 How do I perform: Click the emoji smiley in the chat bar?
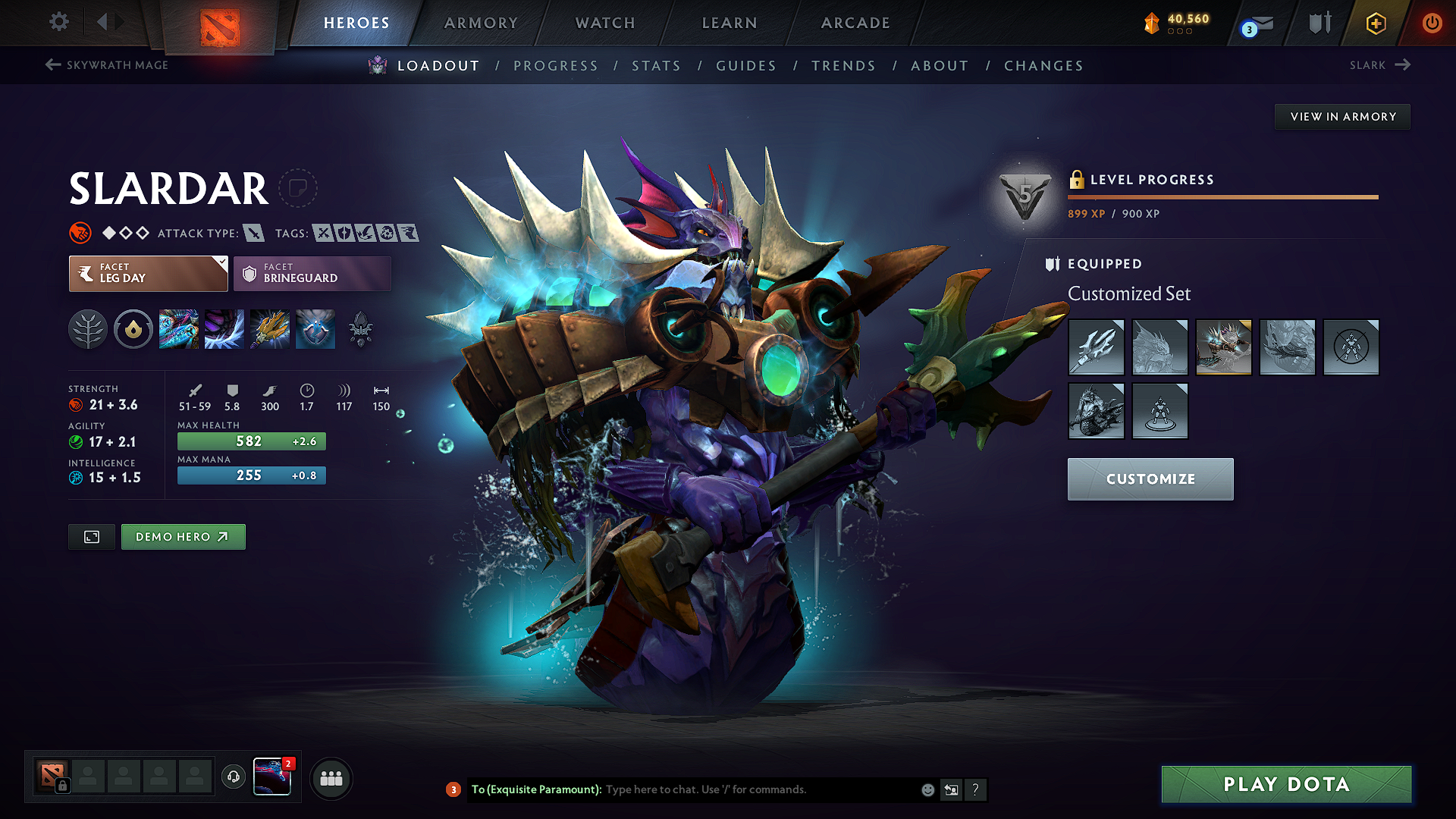pos(927,789)
